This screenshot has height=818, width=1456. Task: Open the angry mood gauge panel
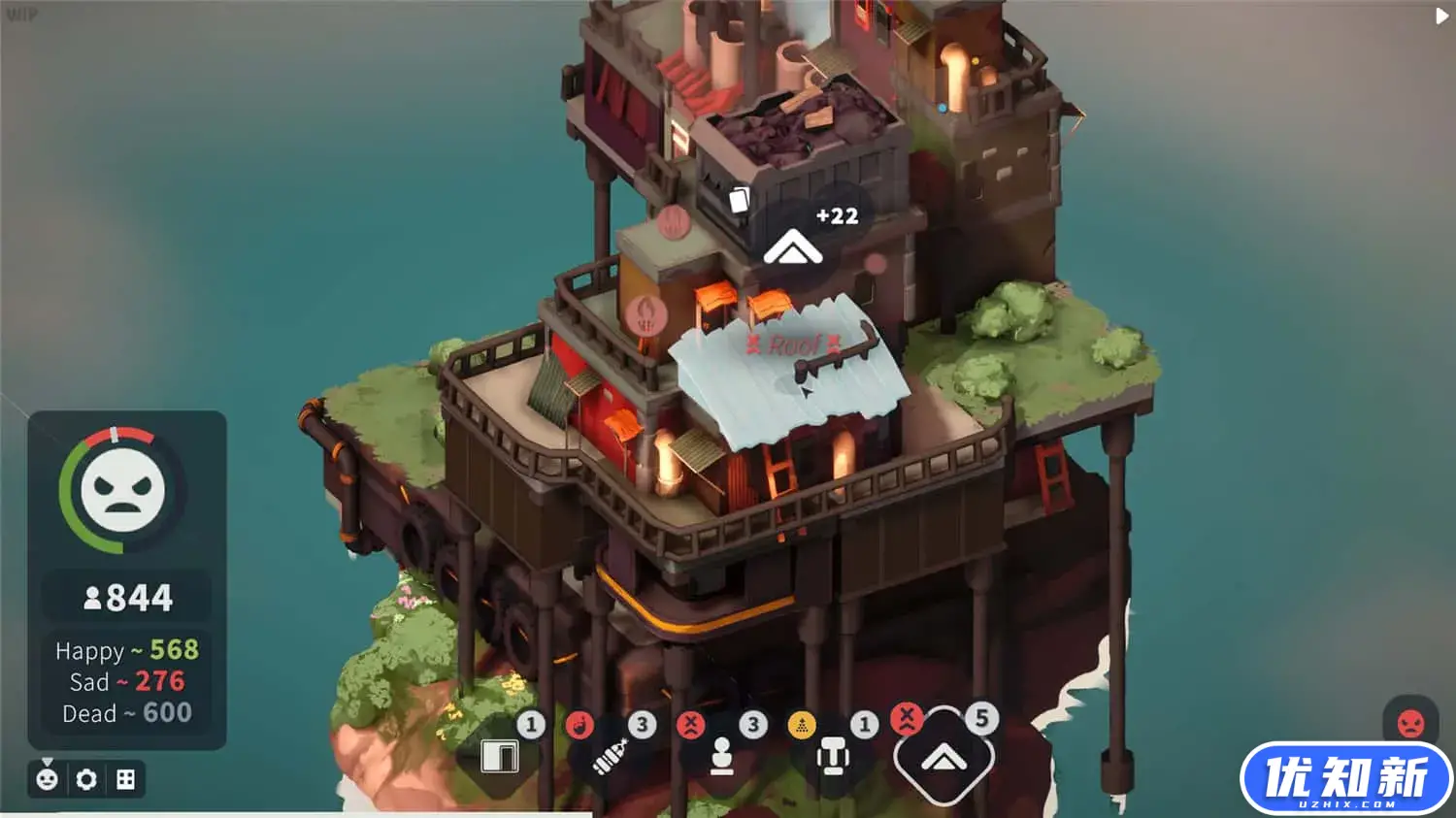click(121, 490)
